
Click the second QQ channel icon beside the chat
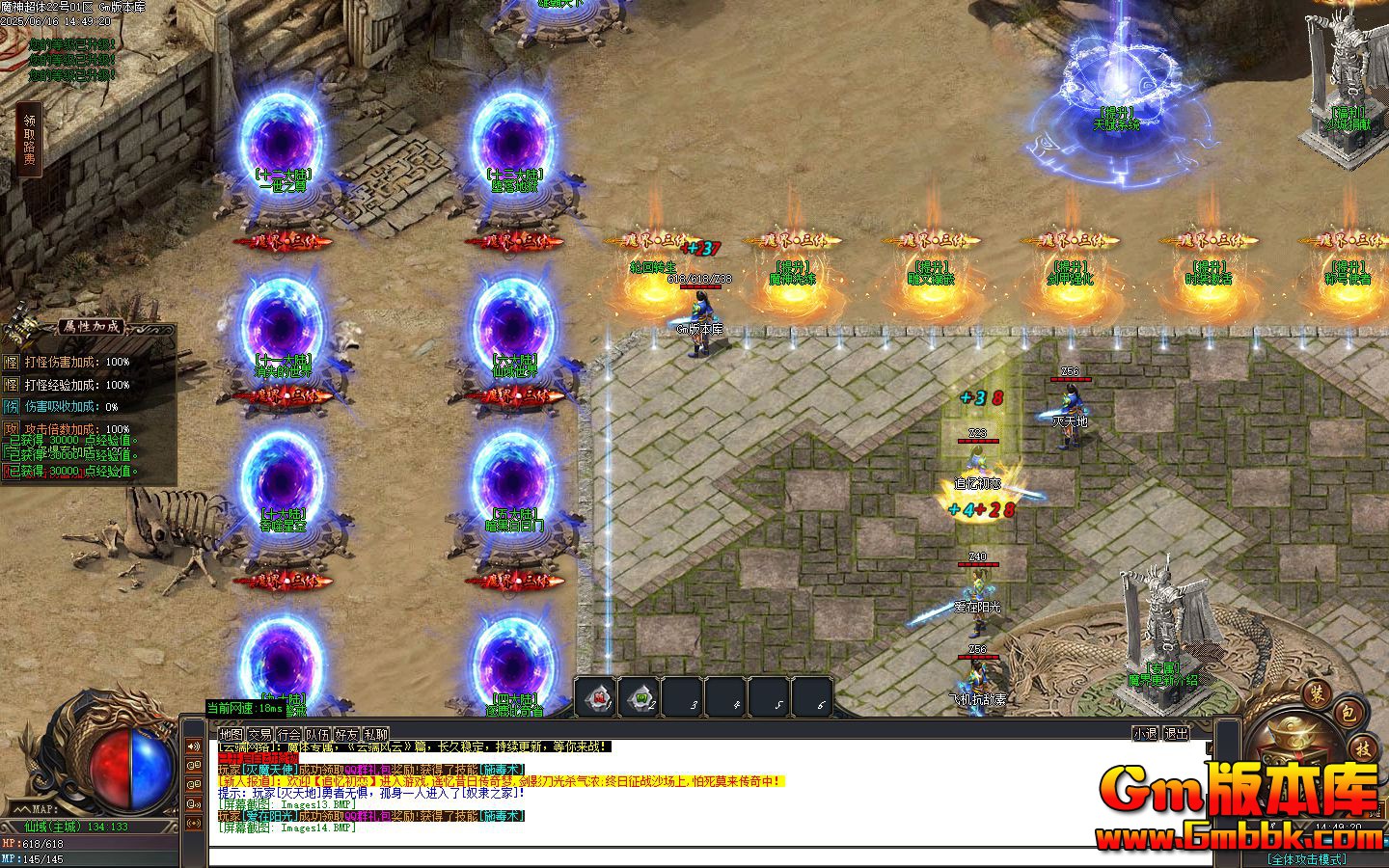coord(194,784)
